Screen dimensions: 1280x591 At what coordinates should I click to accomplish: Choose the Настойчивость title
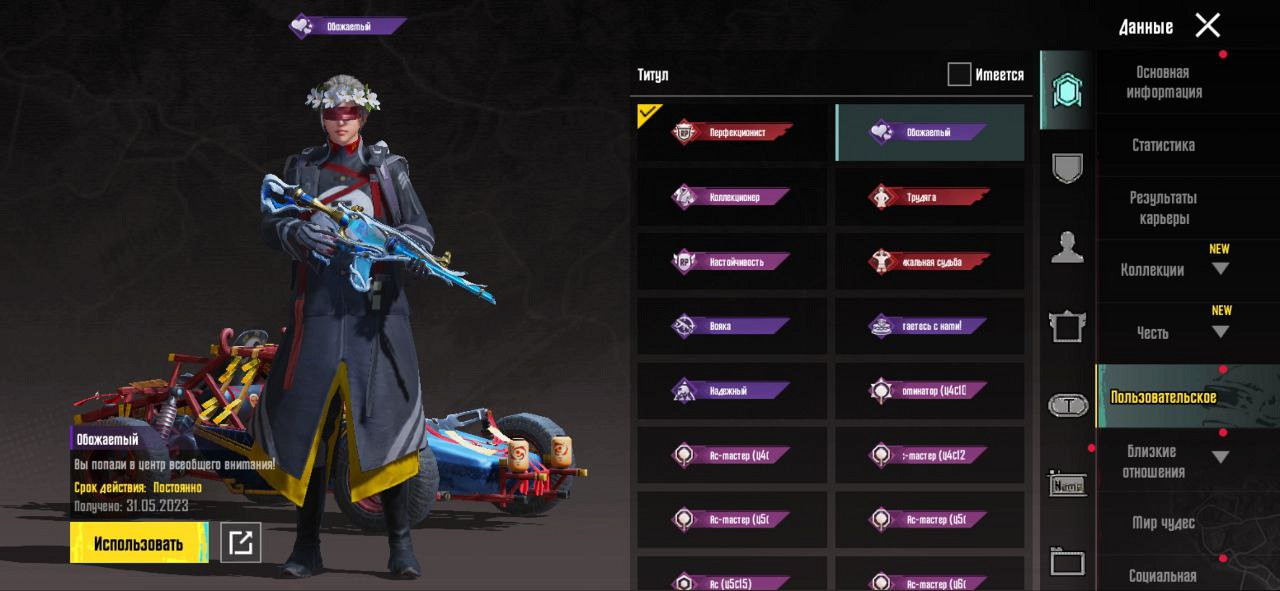tap(732, 262)
